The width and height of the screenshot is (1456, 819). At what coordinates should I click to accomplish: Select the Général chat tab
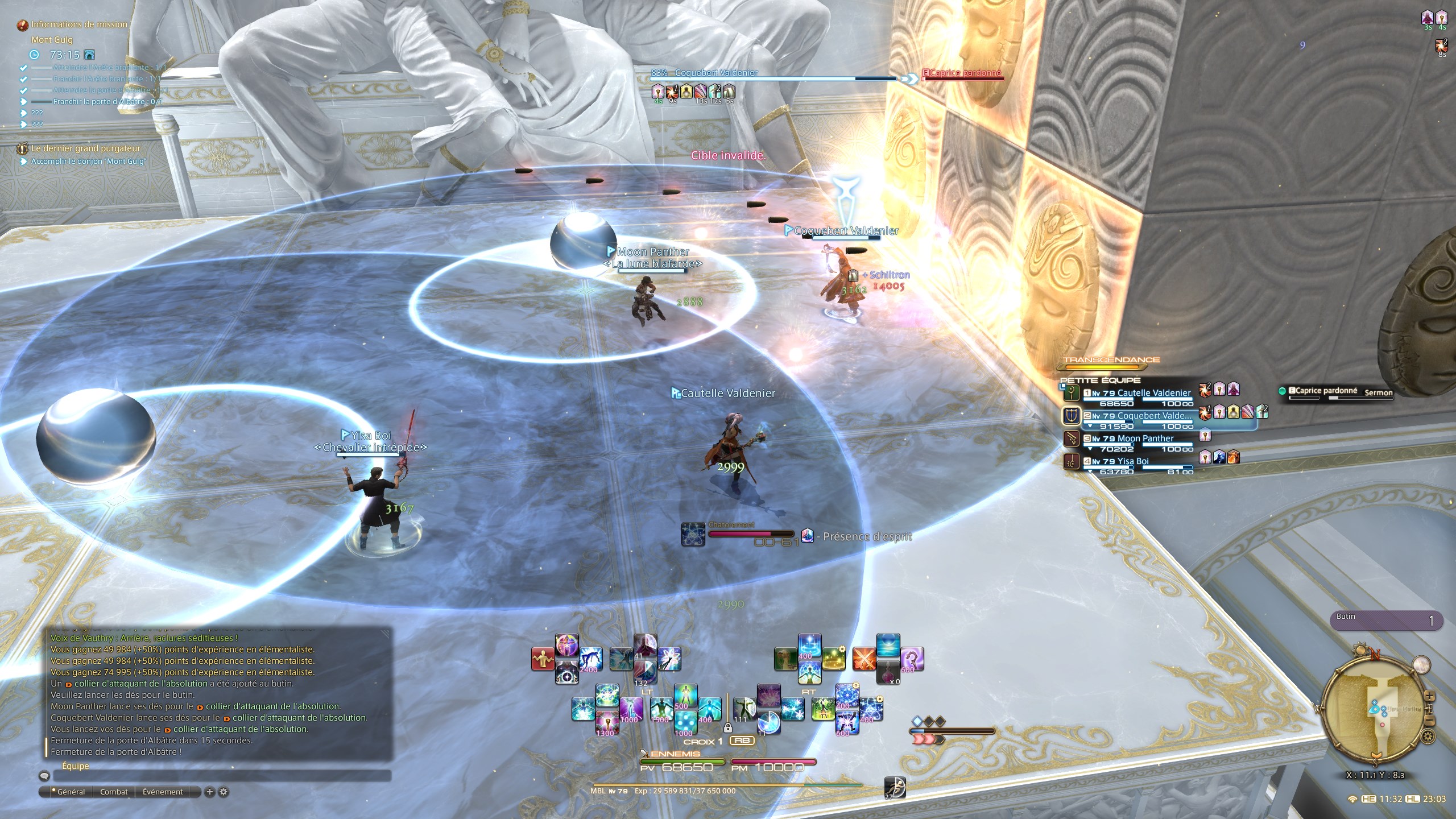(69, 792)
